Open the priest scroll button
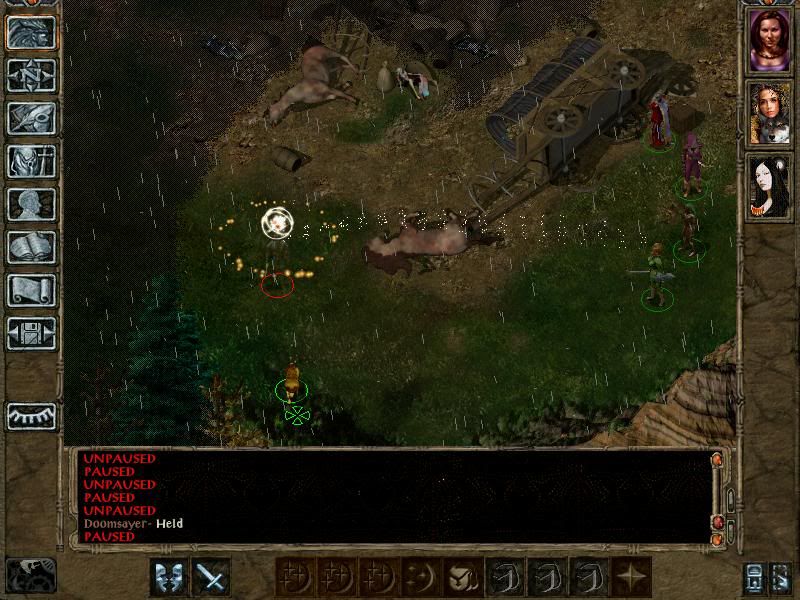 coord(31,290)
